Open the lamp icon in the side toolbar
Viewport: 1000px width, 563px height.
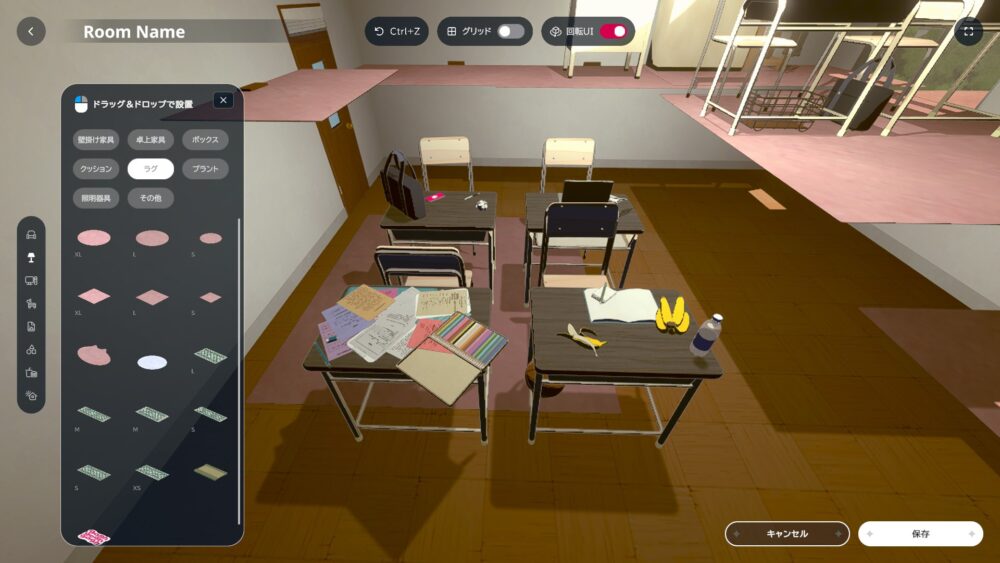pyautogui.click(x=31, y=257)
